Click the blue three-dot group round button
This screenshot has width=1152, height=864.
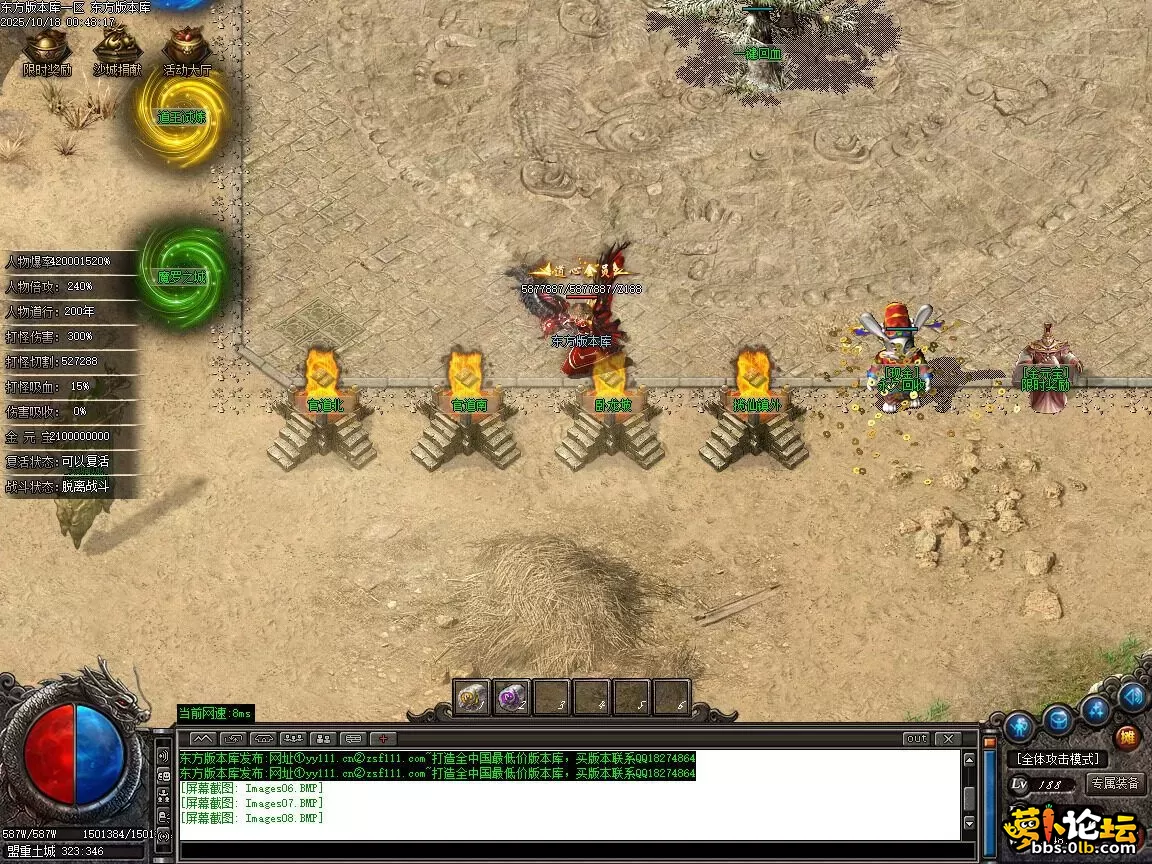(1096, 708)
